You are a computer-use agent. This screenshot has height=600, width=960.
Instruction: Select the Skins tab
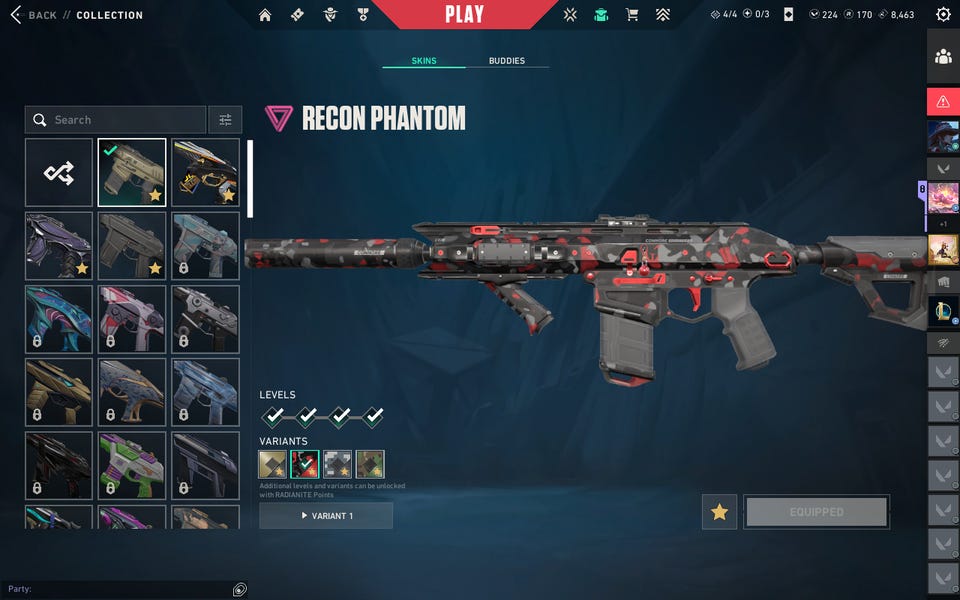point(424,61)
